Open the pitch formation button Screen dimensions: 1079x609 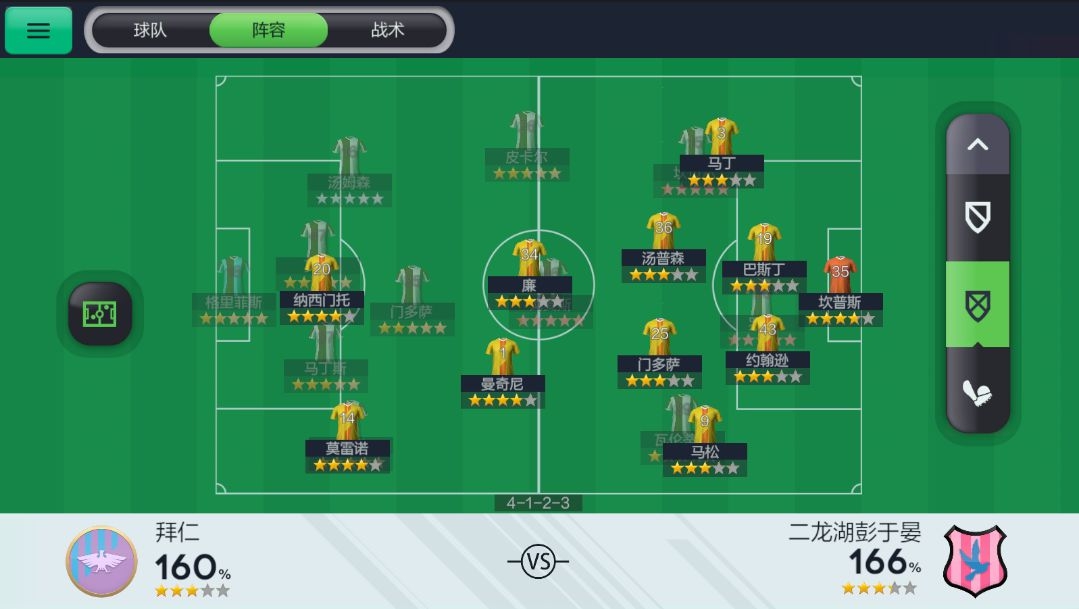(100, 314)
